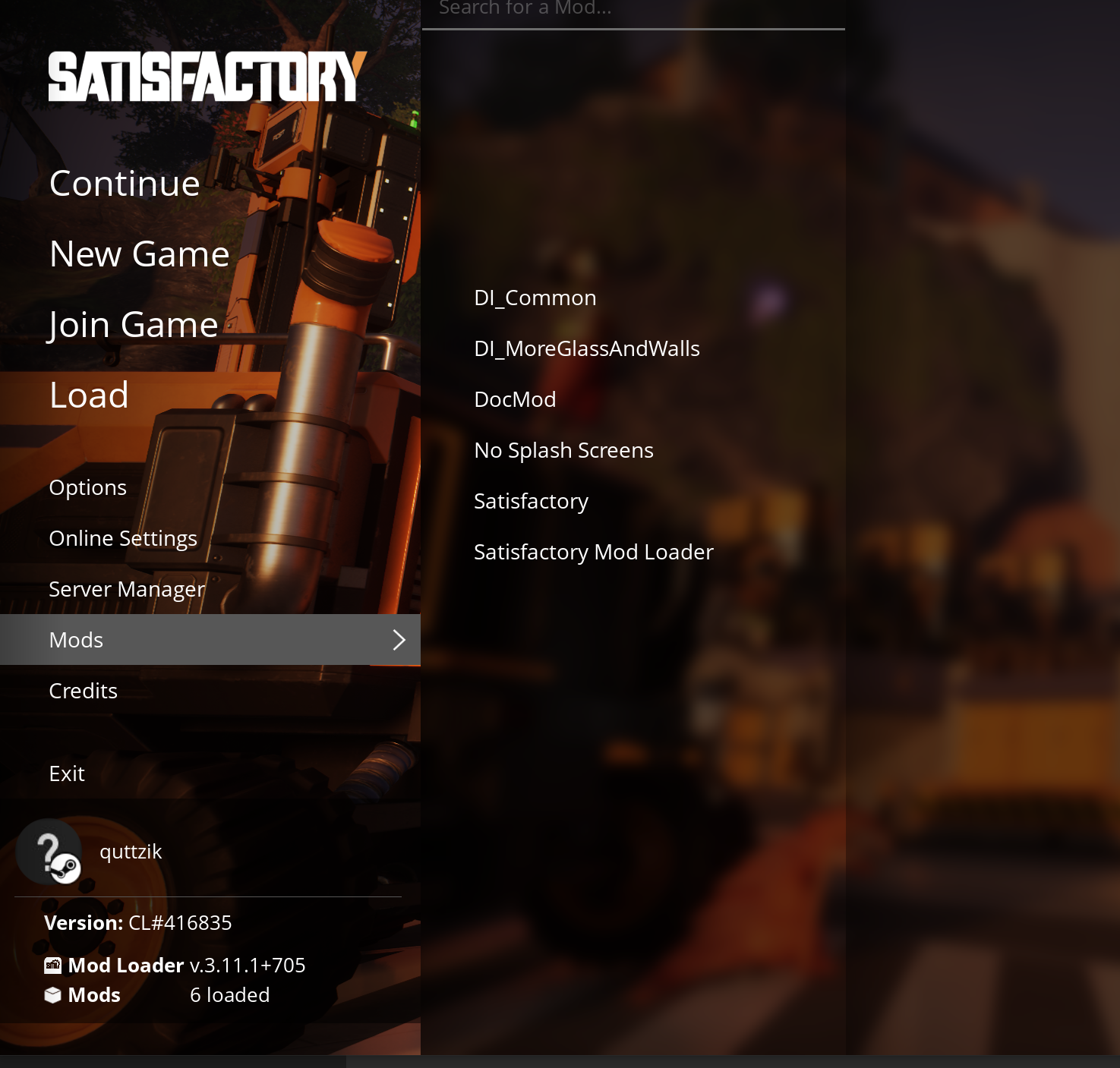1120x1068 pixels.
Task: Open the DocMod entry
Action: [x=515, y=400]
